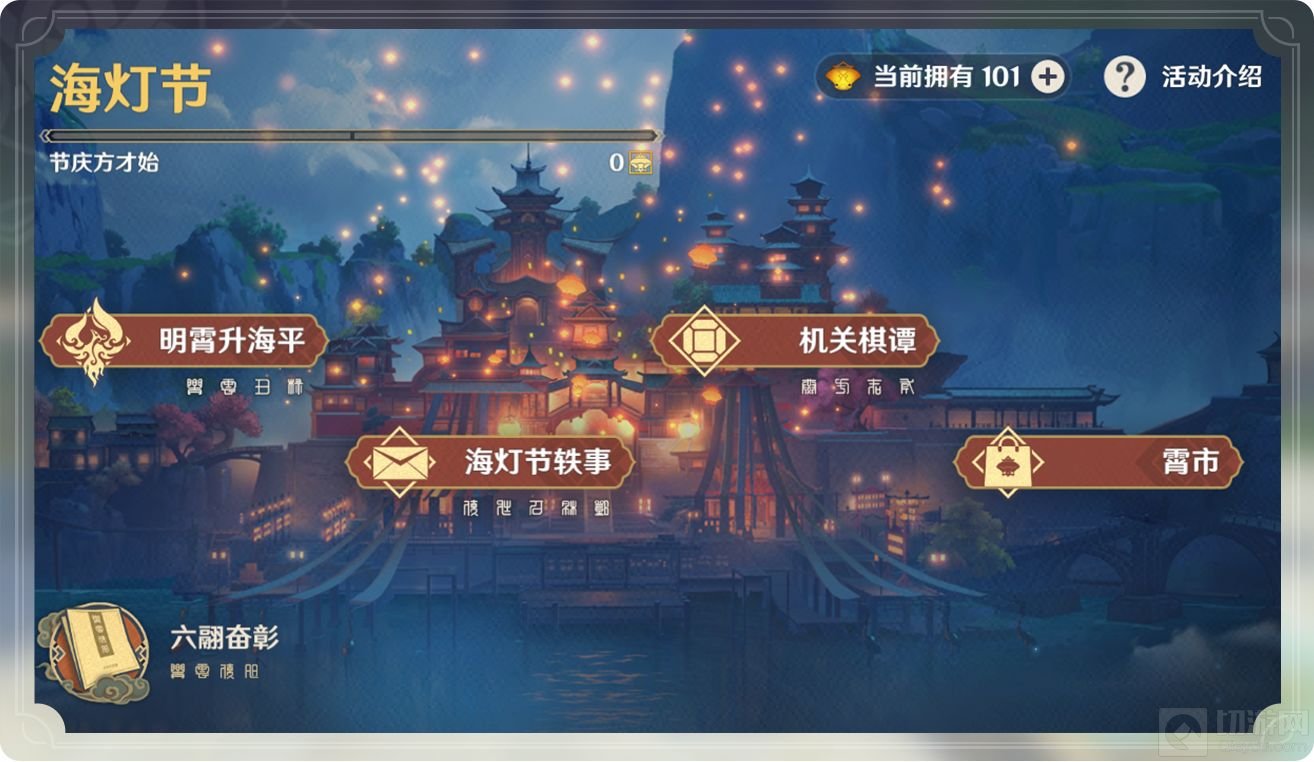
Task: Click the festive coin currency icon
Action: click(841, 75)
